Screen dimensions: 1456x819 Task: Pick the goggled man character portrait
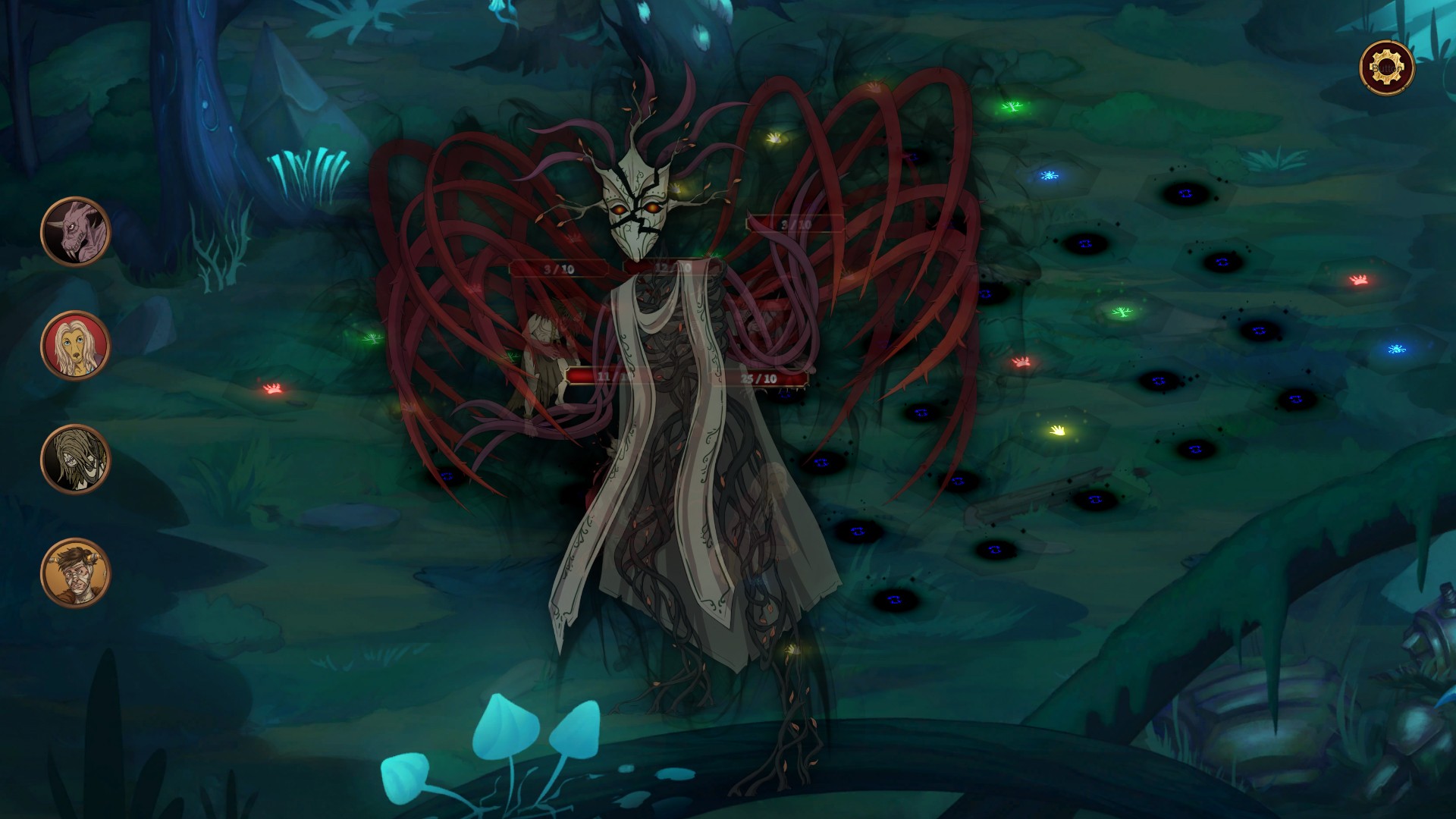click(x=76, y=573)
